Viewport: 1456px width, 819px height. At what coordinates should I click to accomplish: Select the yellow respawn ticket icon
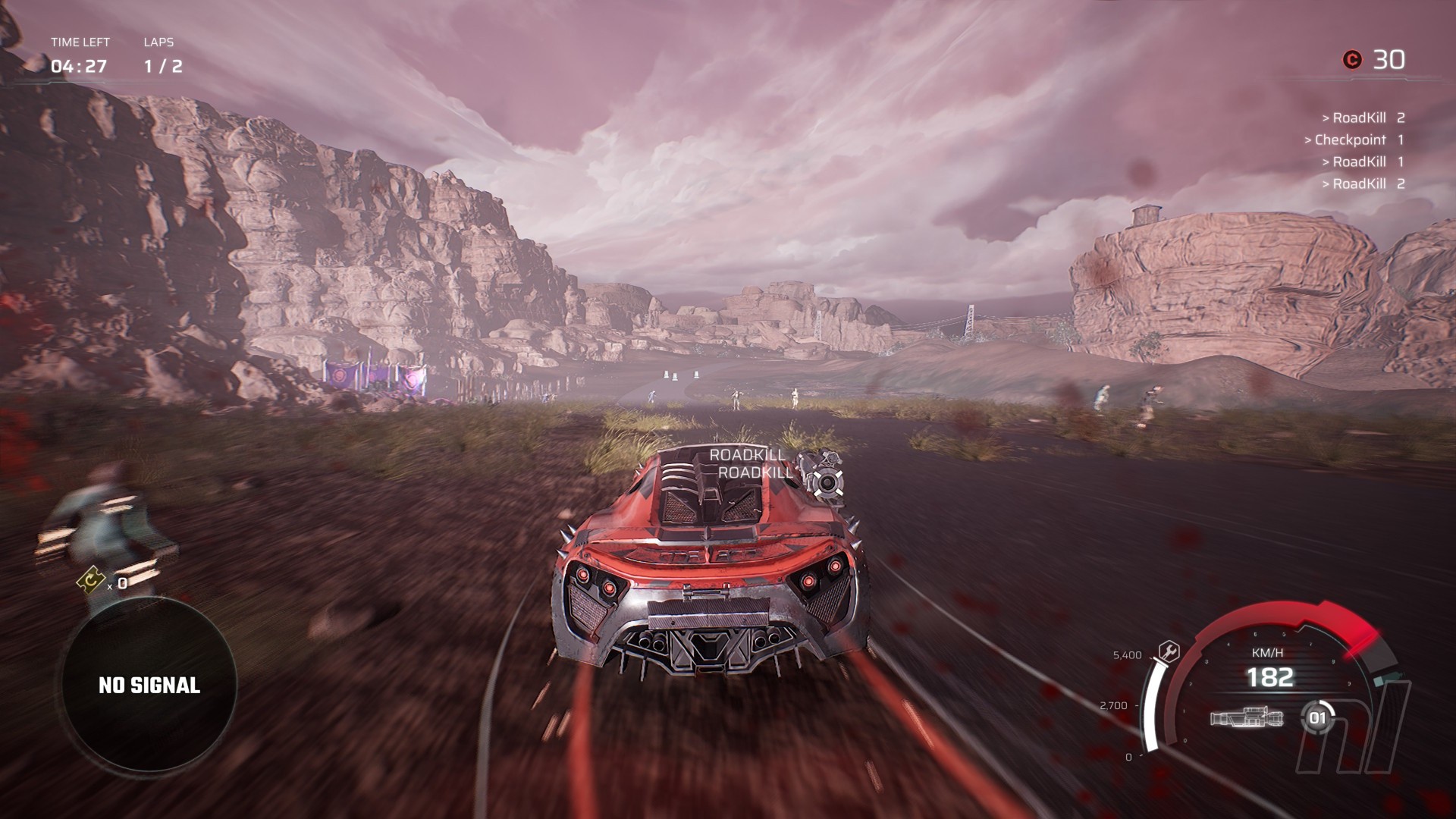(x=91, y=581)
